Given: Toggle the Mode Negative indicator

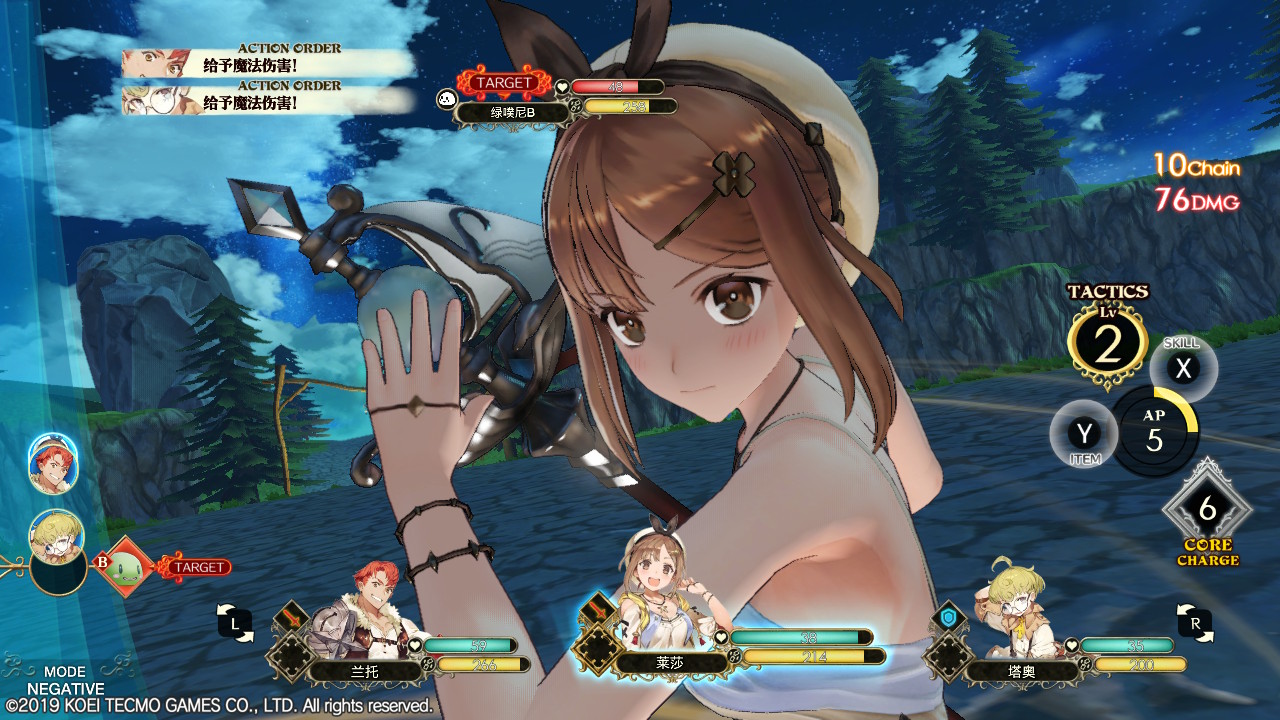Looking at the screenshot, I should pos(65,680).
